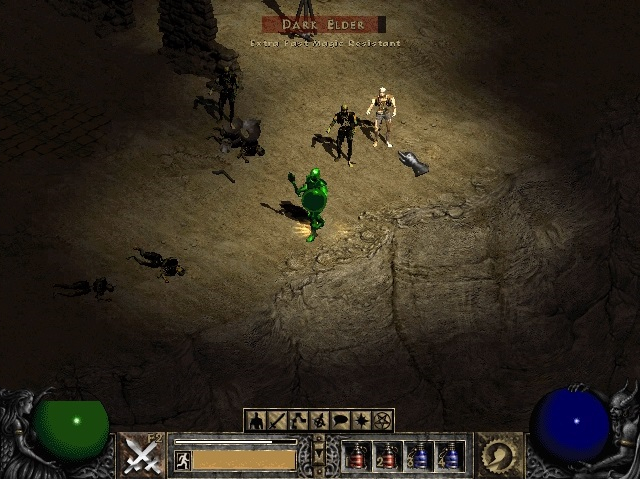The image size is (640, 479).
Task: Open the character stats screen
Action: [256, 421]
